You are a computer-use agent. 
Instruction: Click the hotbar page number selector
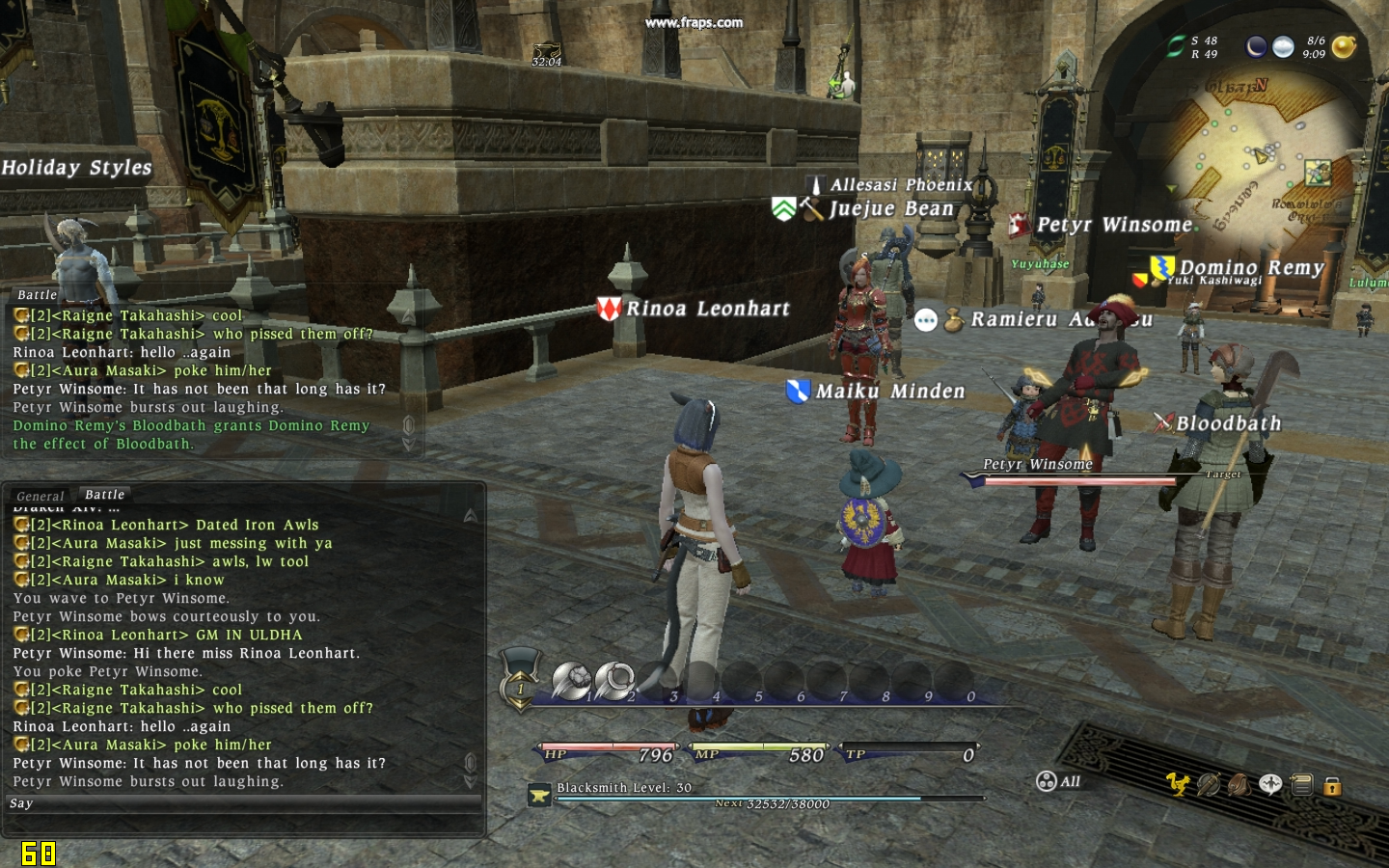(x=521, y=687)
